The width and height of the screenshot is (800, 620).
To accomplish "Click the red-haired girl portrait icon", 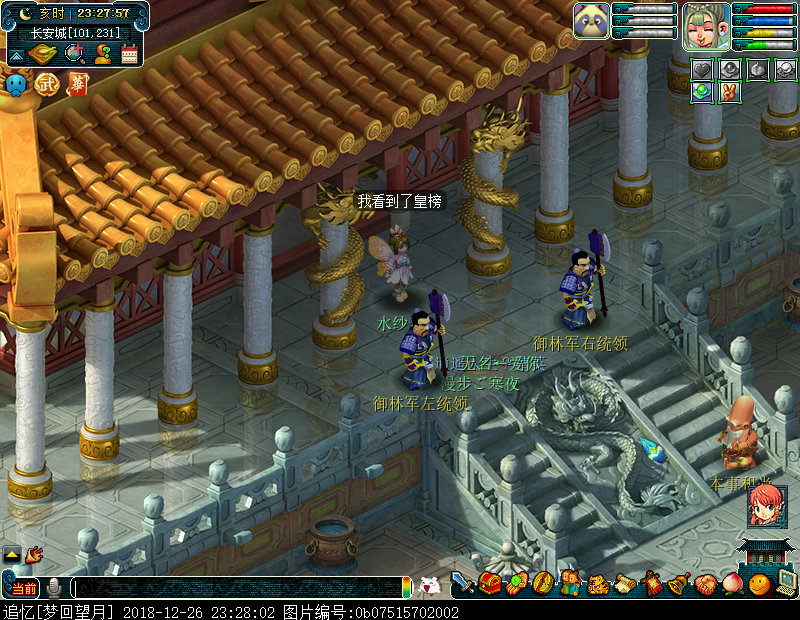I will (x=767, y=507).
